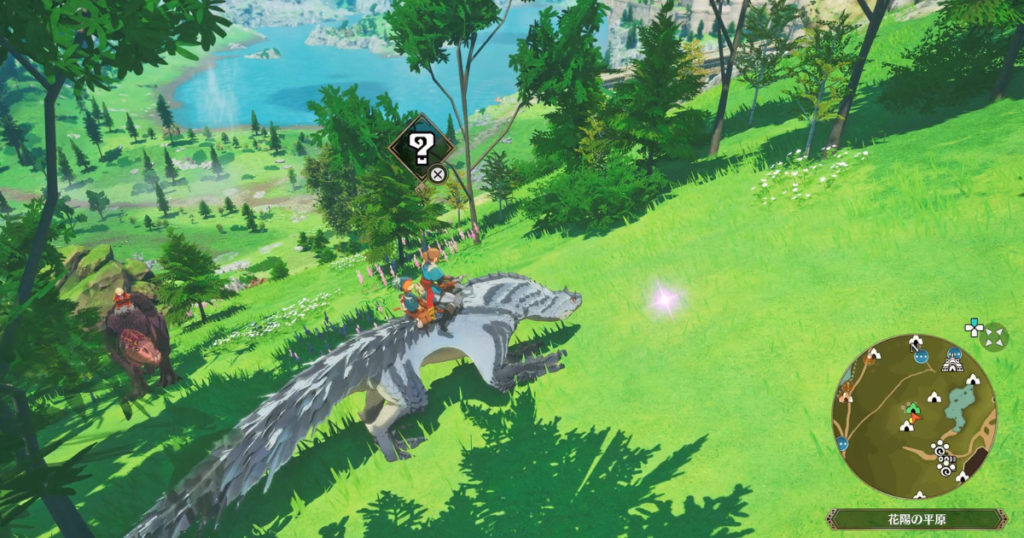Click the 花陽の平原 area name banner
The image size is (1024, 538).
[915, 518]
